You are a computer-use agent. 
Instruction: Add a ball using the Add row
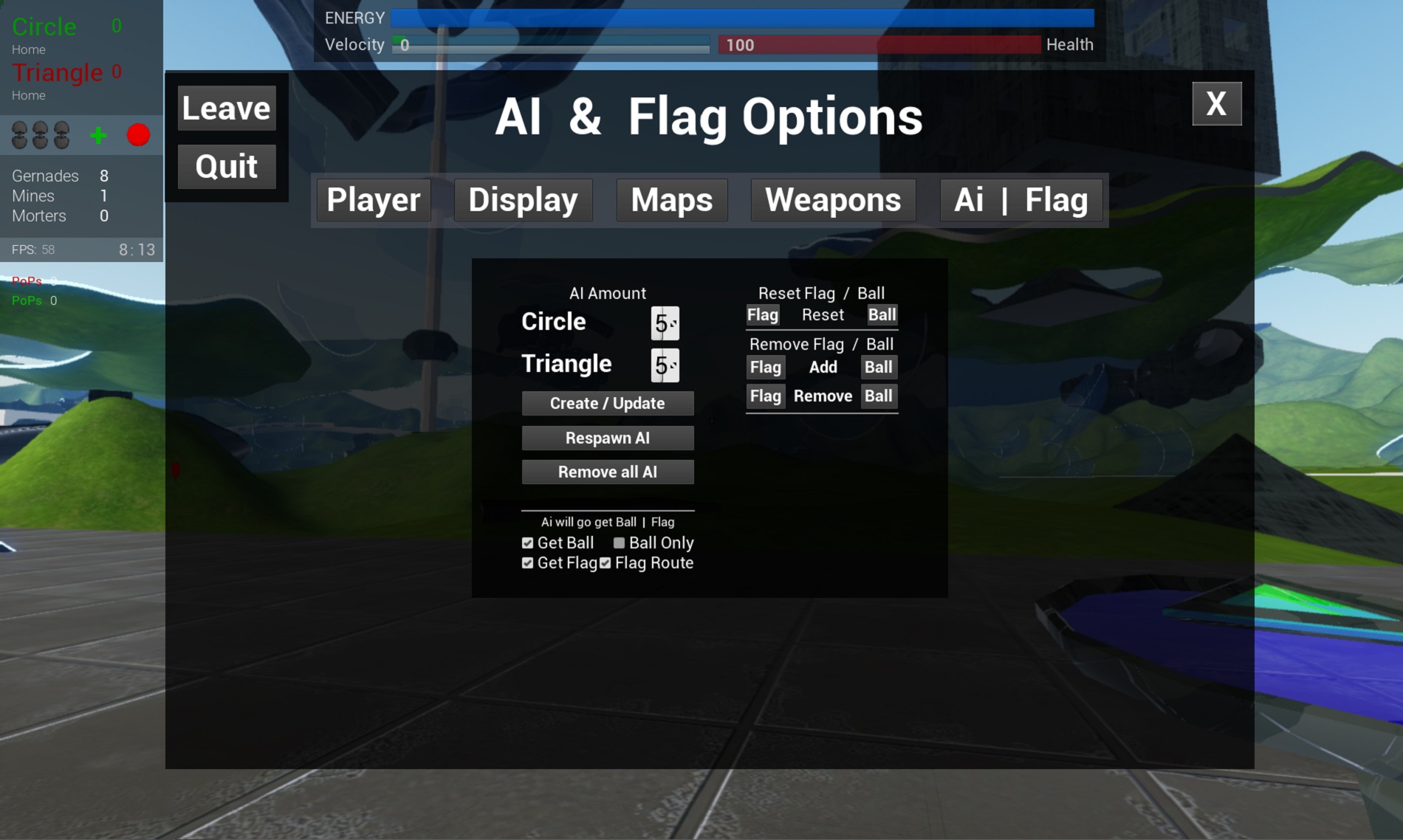tap(879, 368)
